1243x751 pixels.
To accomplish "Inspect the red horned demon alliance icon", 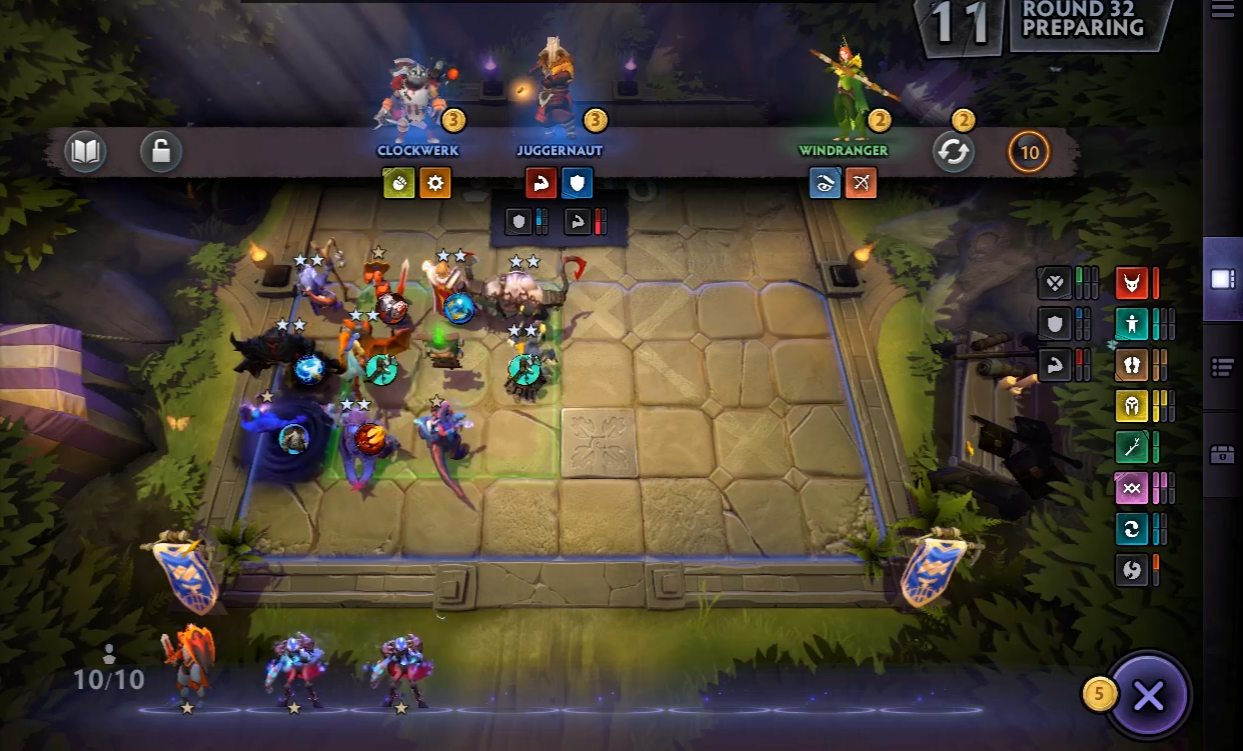I will (1132, 283).
